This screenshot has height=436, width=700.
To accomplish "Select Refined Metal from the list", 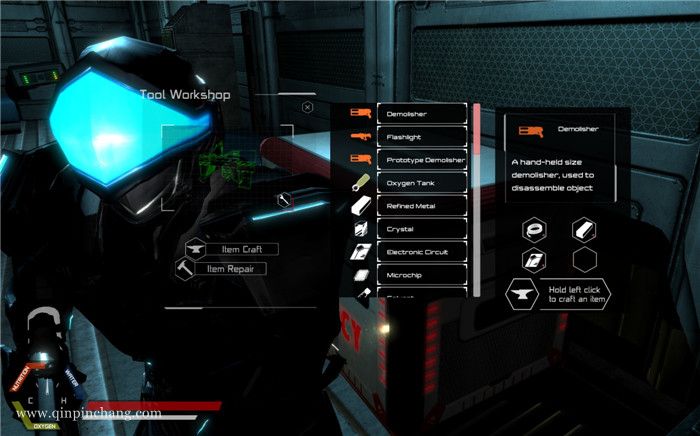I will coord(422,206).
